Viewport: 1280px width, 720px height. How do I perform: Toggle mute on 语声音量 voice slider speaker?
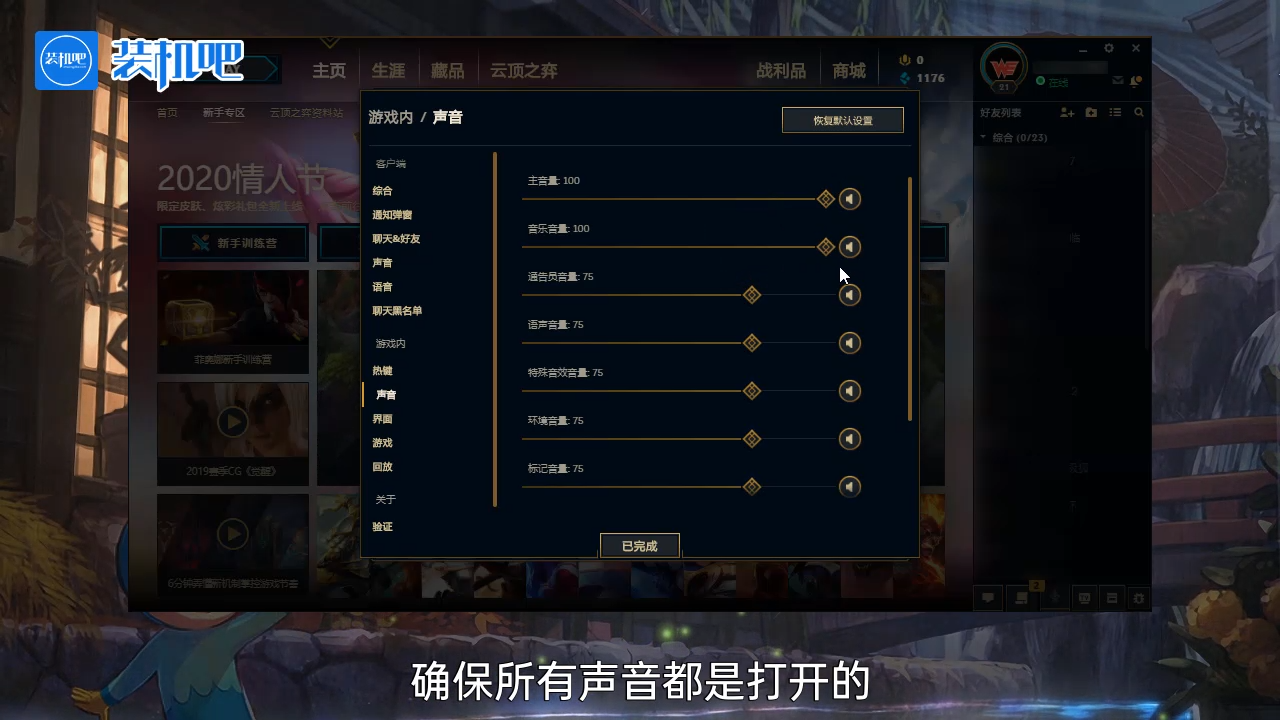tap(850, 343)
